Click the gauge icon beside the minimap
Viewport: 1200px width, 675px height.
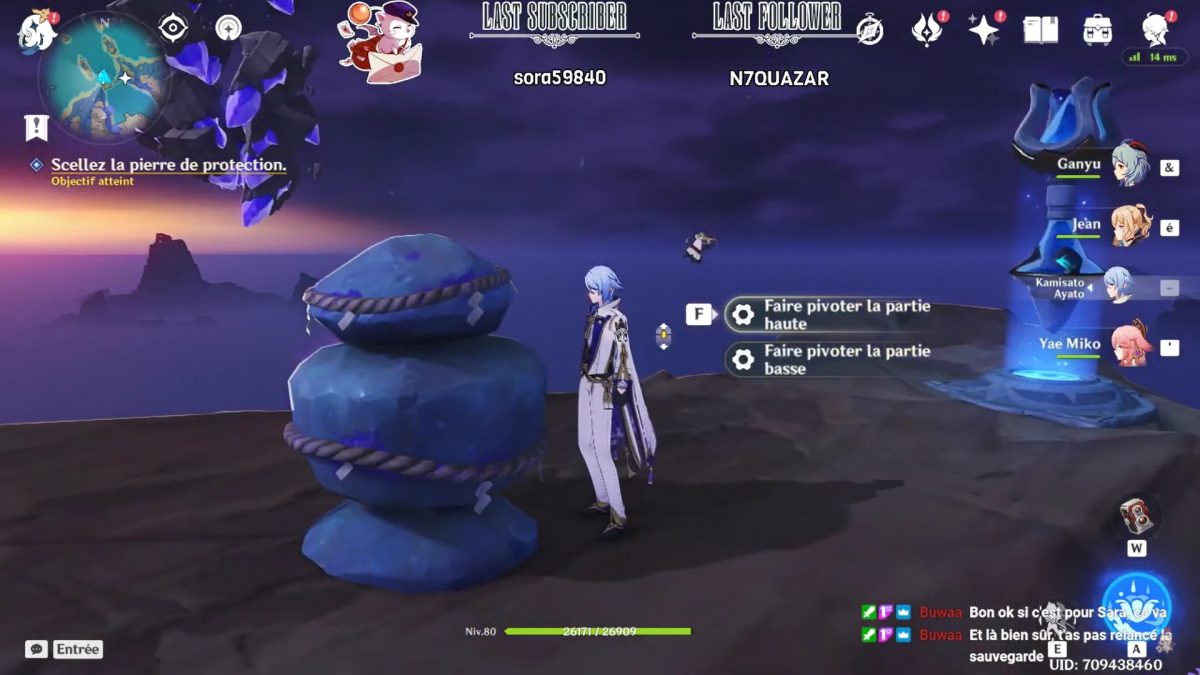pyautogui.click(x=229, y=28)
